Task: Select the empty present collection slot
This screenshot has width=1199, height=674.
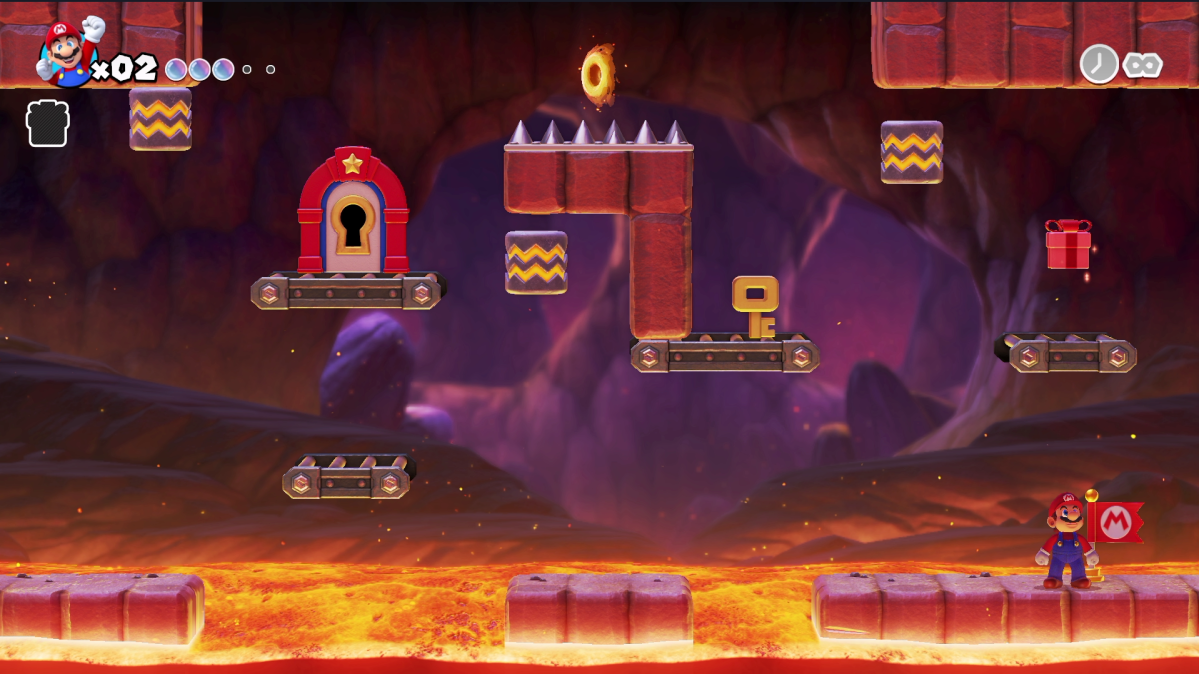Action: tap(47, 123)
